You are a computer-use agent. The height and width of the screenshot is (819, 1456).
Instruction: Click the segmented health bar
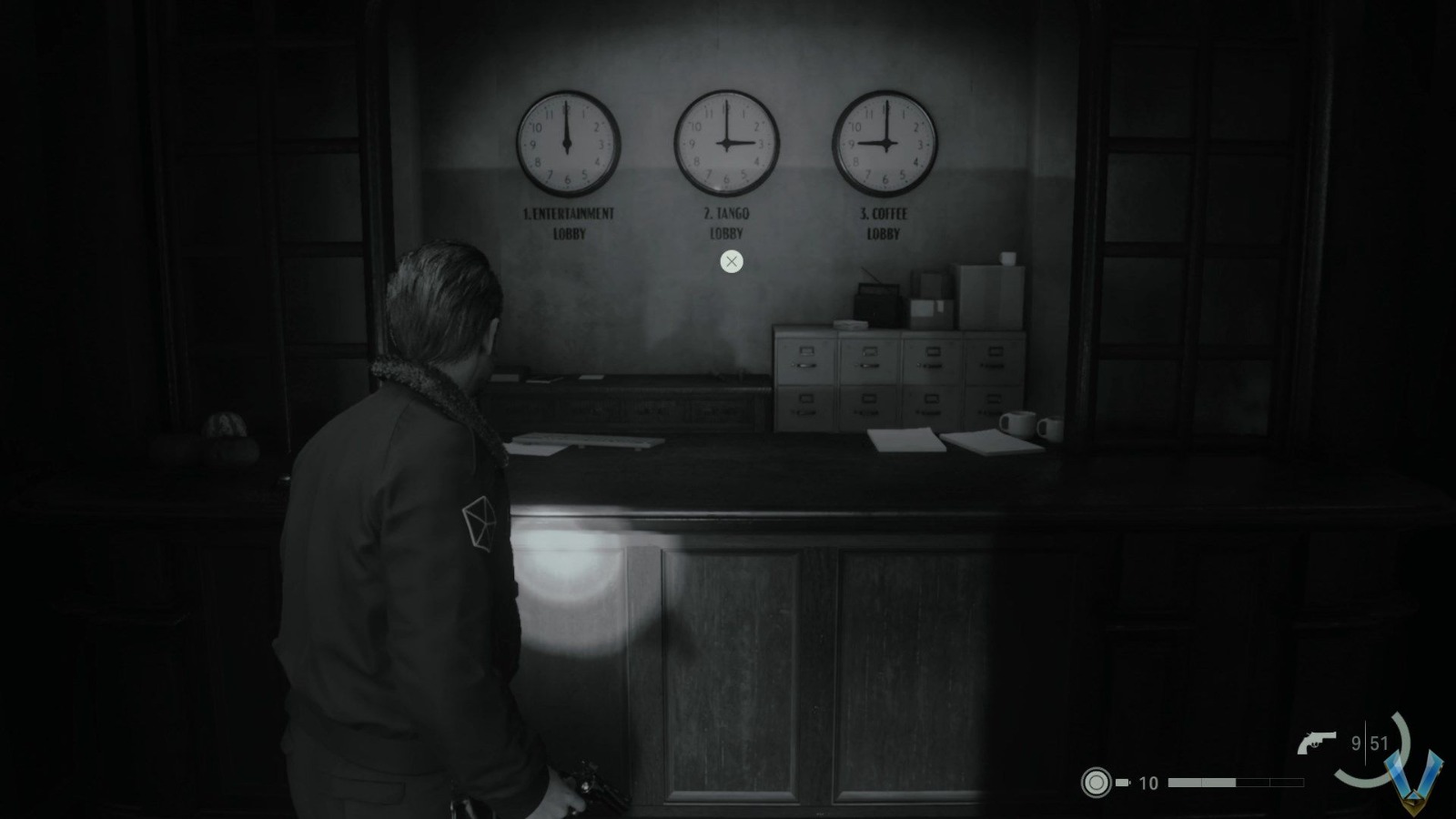(x=1238, y=781)
